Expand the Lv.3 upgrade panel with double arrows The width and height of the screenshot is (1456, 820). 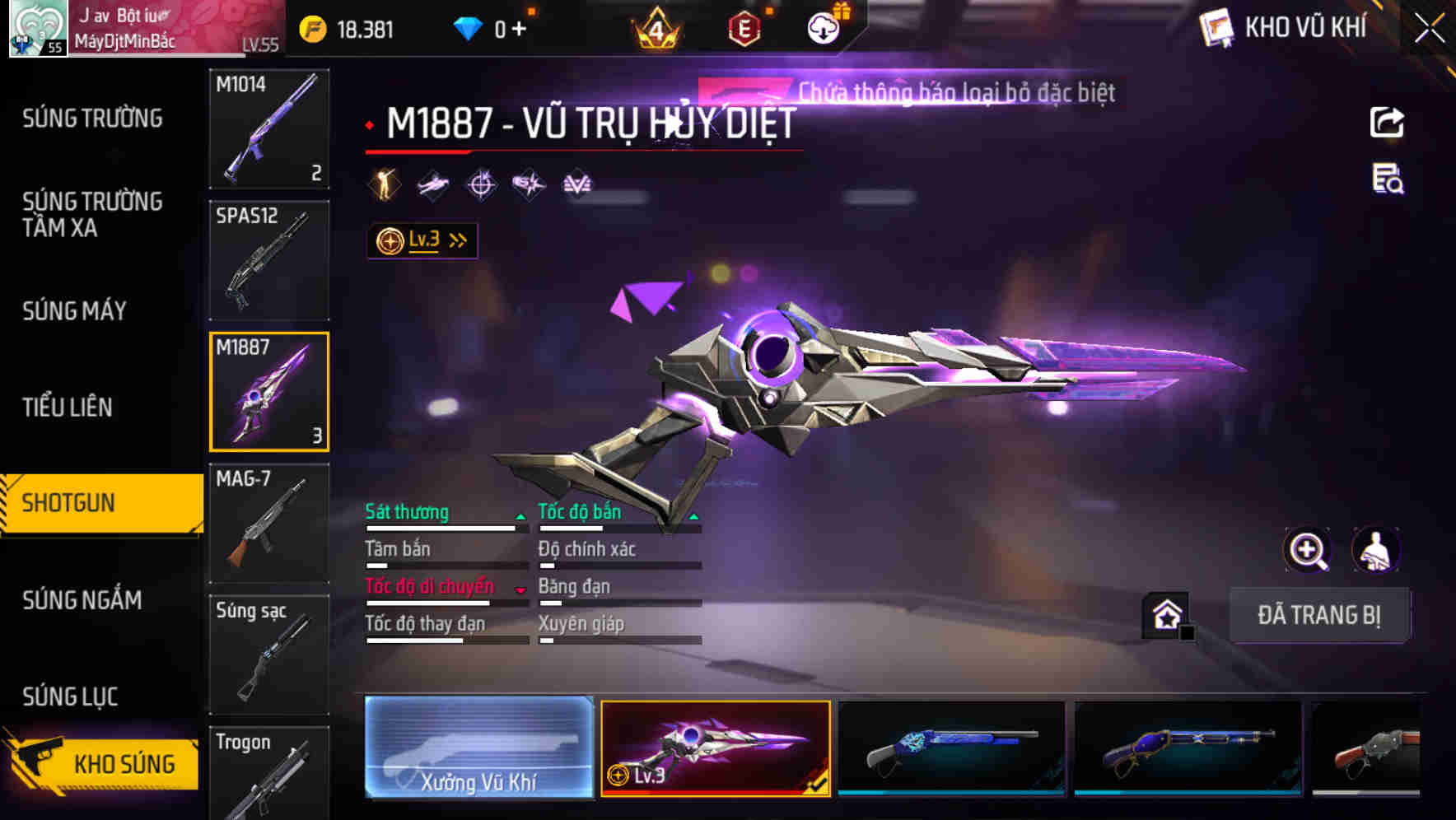(x=458, y=239)
